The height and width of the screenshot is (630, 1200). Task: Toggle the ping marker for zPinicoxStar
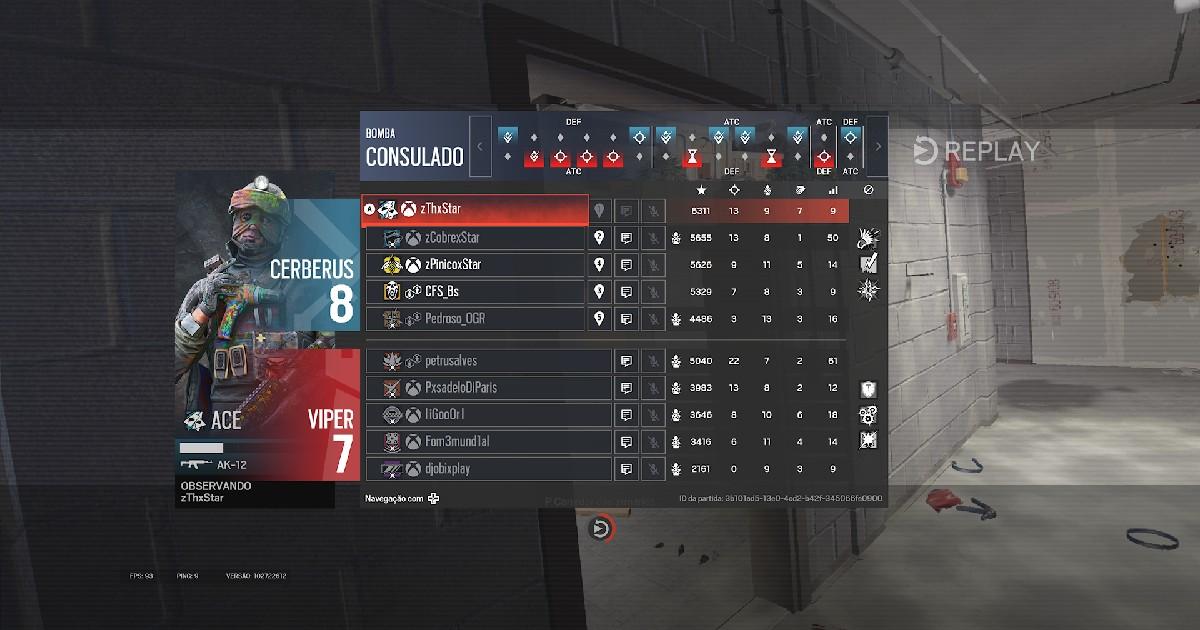[599, 265]
